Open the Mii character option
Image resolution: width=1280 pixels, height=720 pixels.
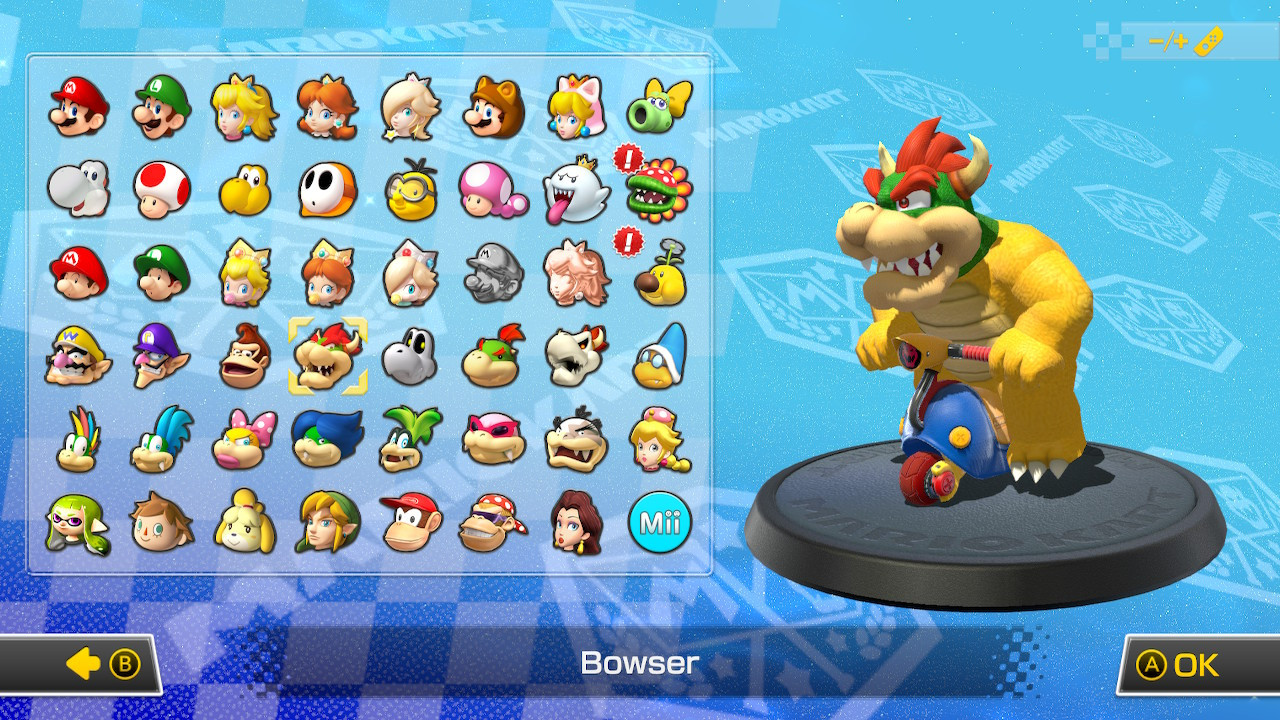click(661, 523)
